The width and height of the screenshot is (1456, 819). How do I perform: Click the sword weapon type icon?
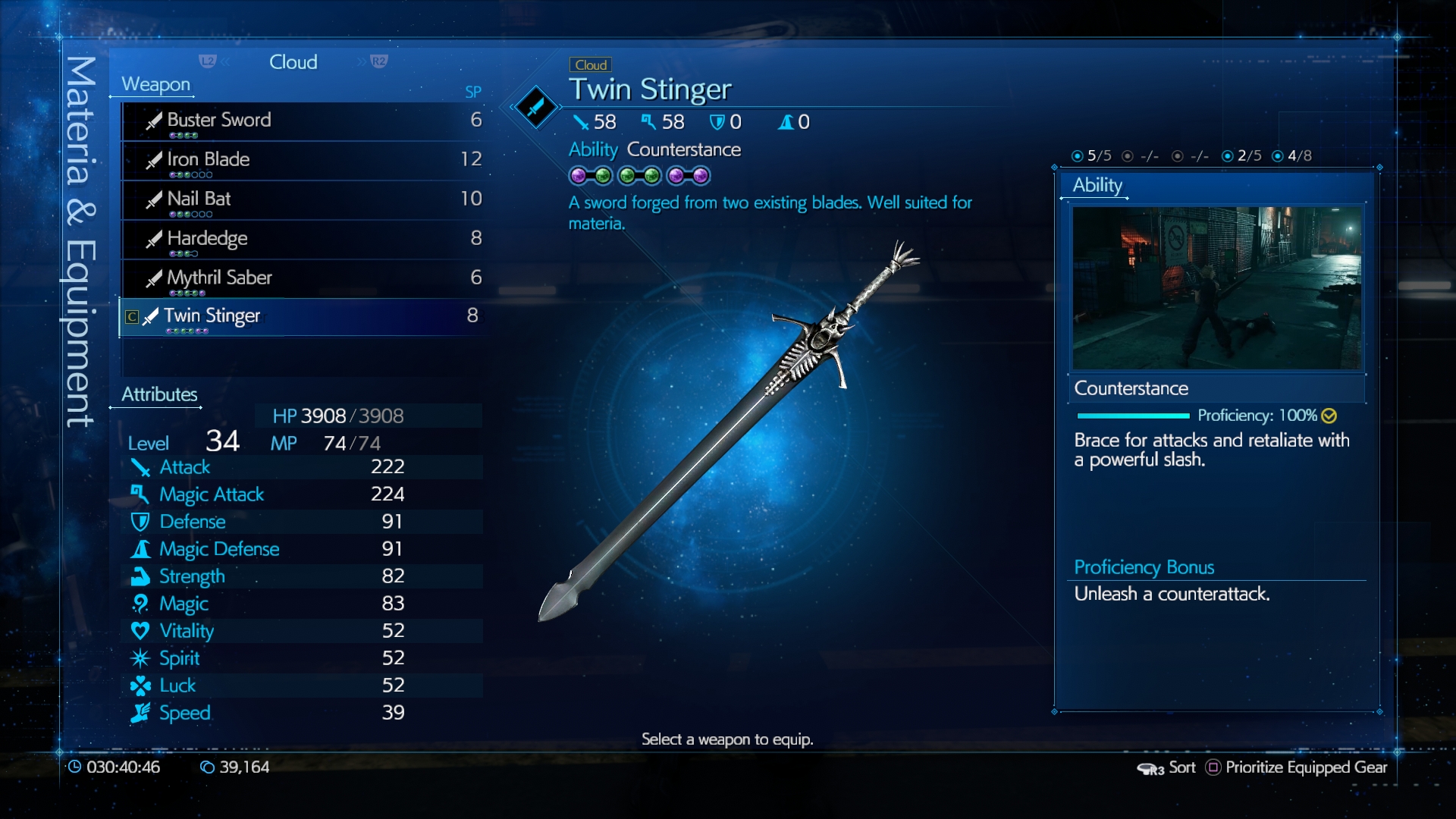point(535,106)
